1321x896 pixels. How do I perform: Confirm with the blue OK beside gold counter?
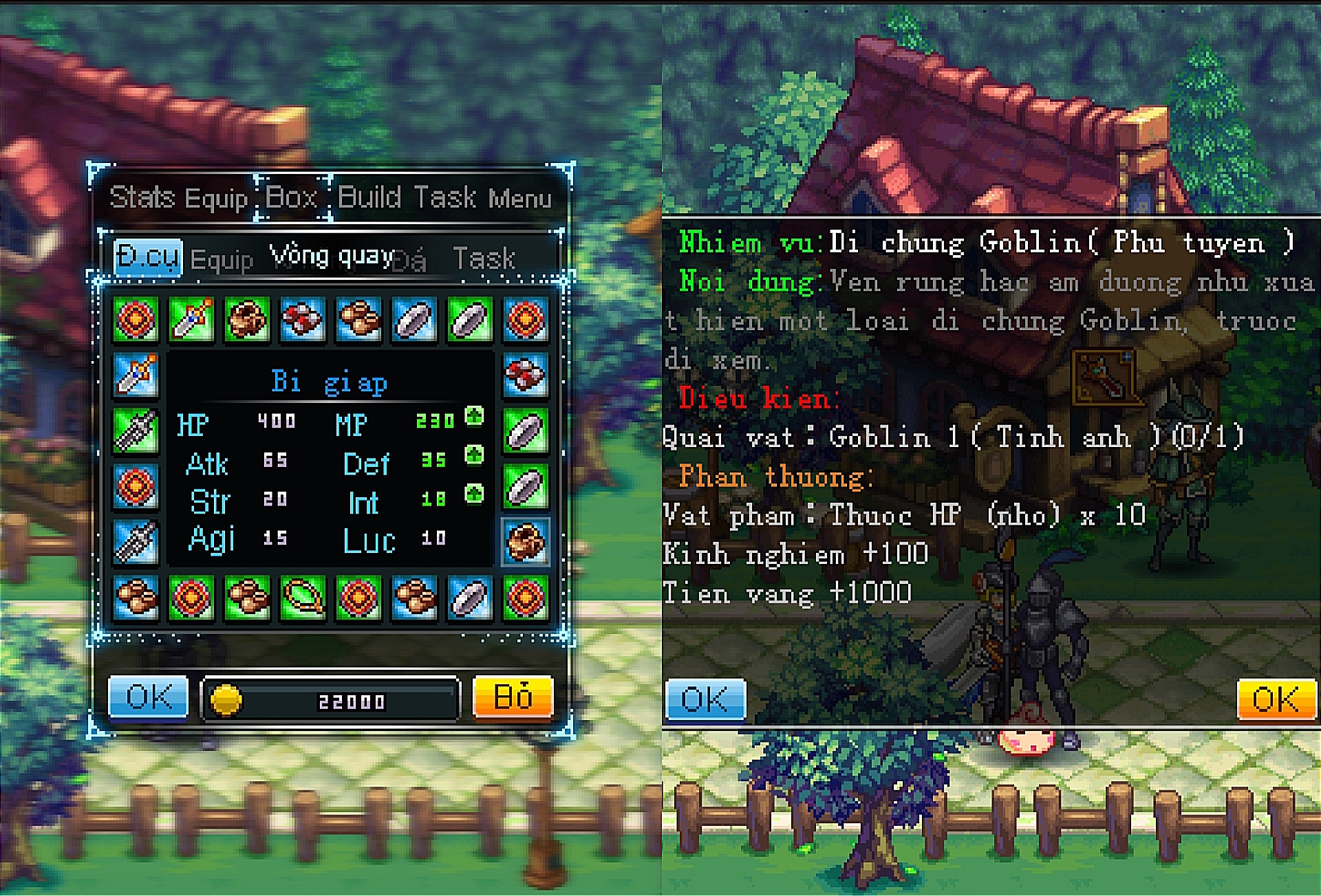point(149,697)
